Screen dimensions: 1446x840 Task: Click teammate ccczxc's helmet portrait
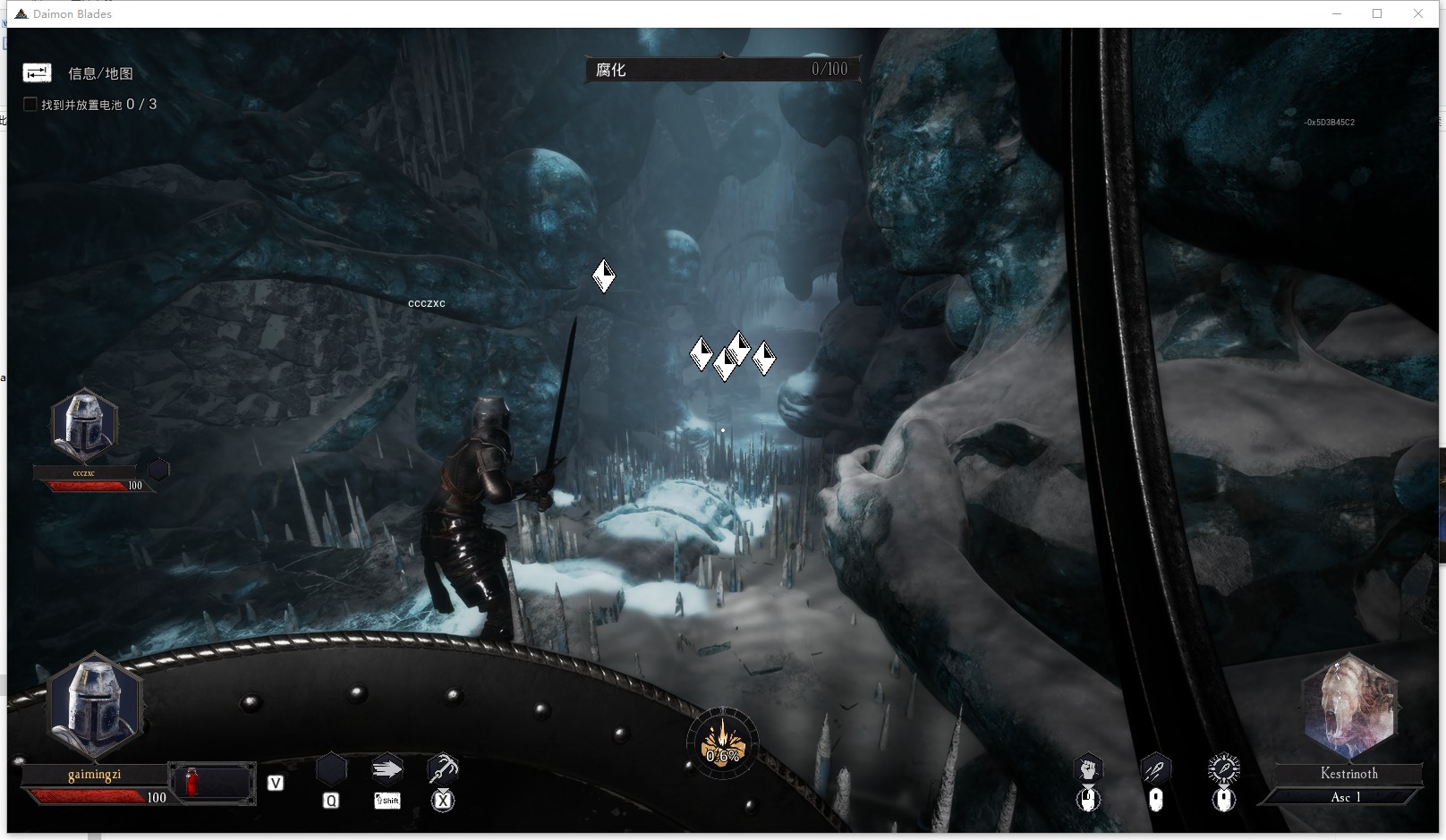[x=84, y=426]
